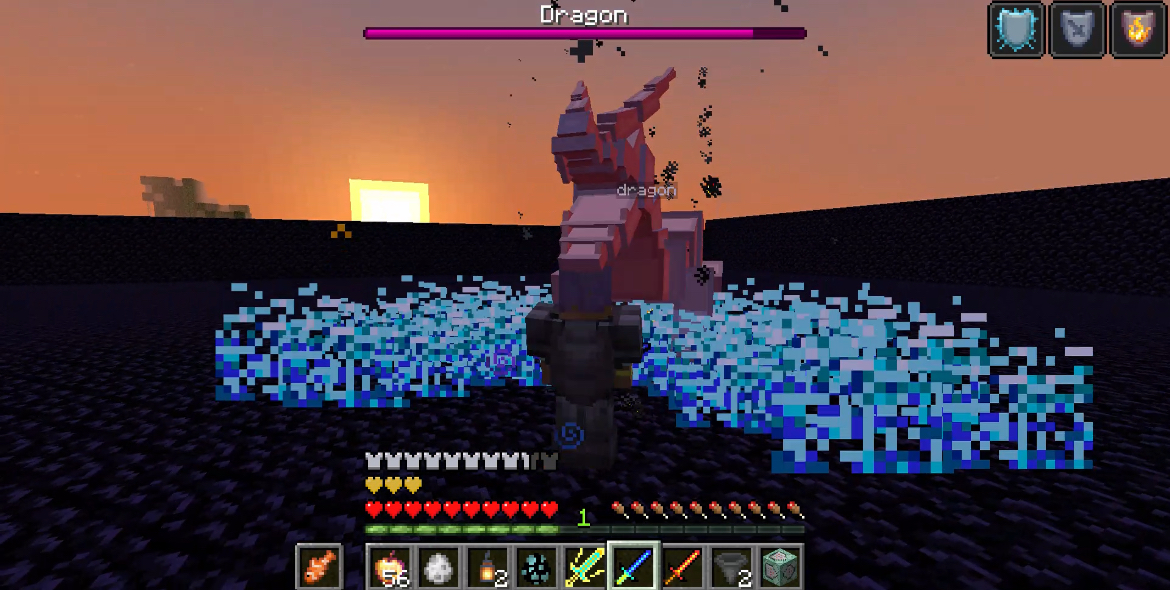The width and height of the screenshot is (1170, 590).
Task: Select the gray spawn egg slot
Action: pos(438,567)
